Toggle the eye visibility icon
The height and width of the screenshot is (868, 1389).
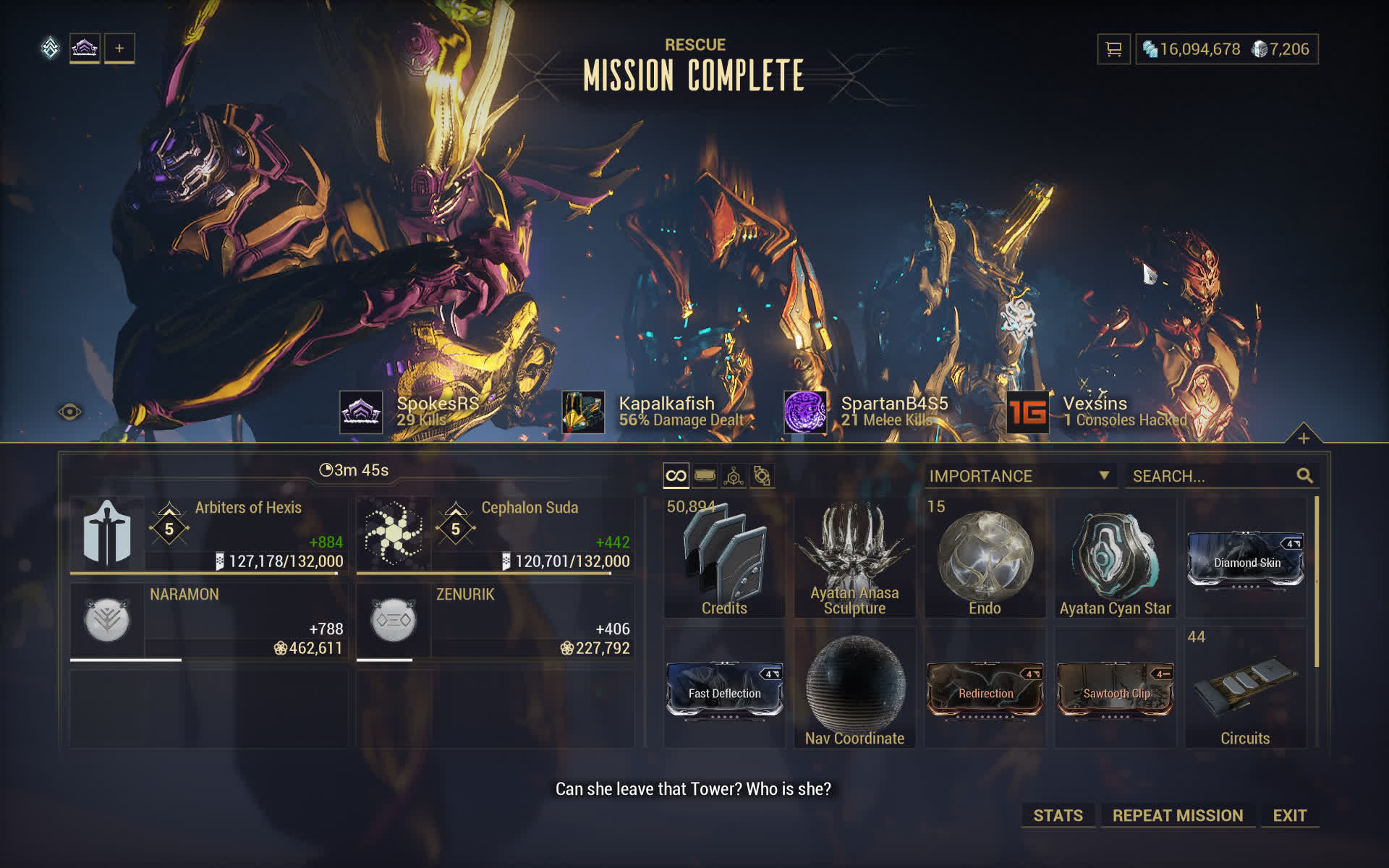[x=70, y=412]
